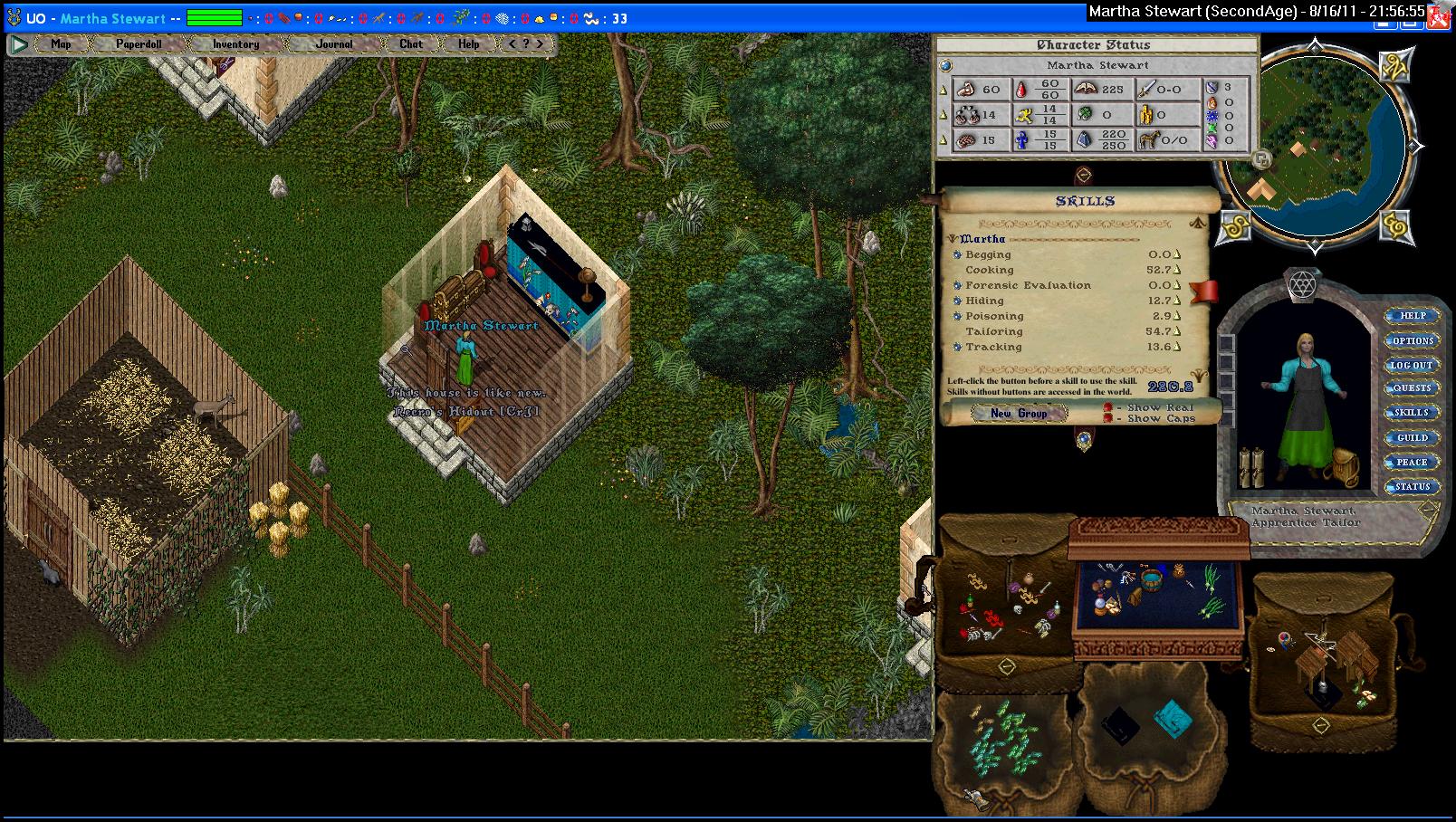Click the STATUS button on the paperdoll
This screenshot has width=1456, height=822.
1412,486
